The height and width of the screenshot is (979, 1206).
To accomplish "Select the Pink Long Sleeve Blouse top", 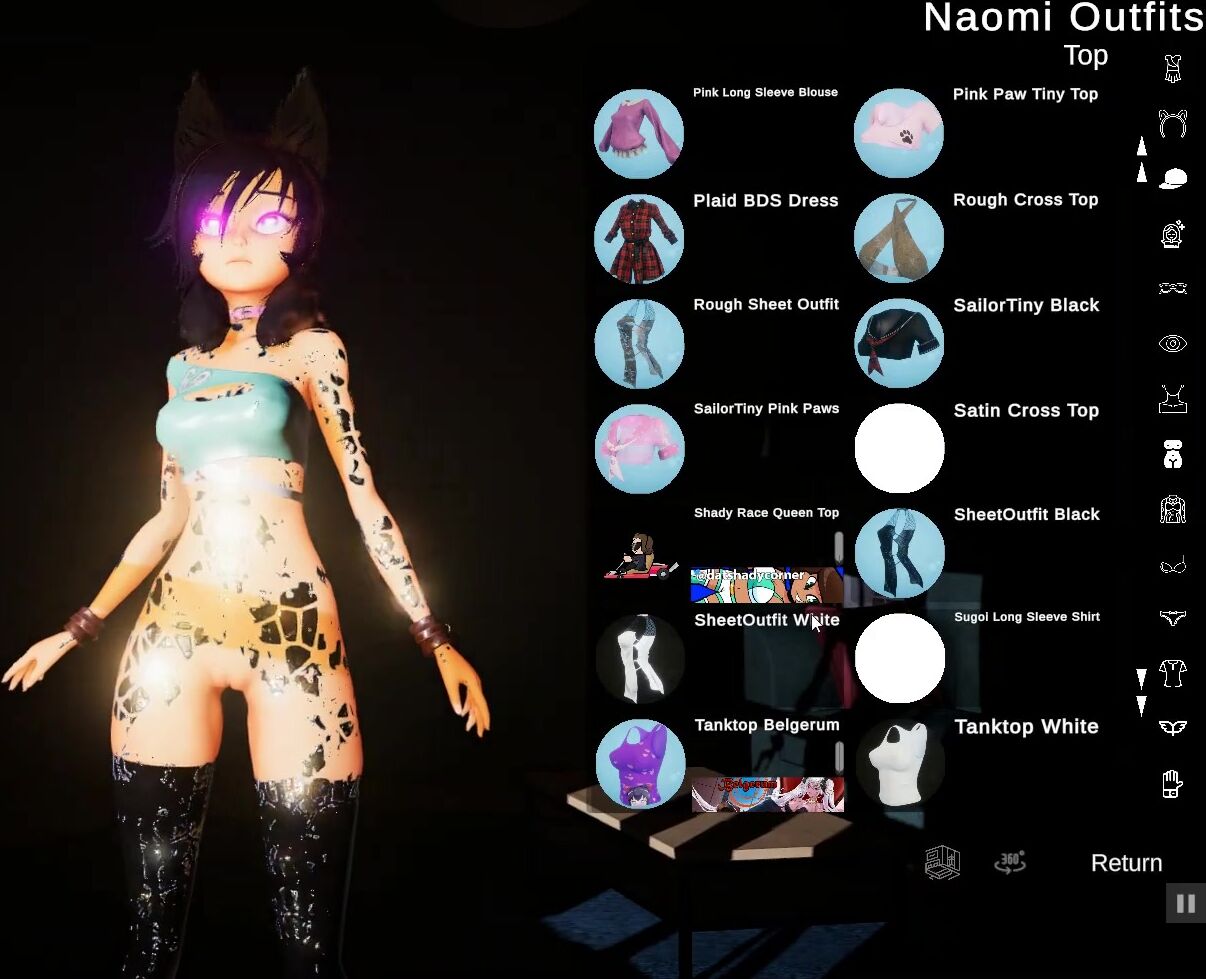I will pos(639,134).
